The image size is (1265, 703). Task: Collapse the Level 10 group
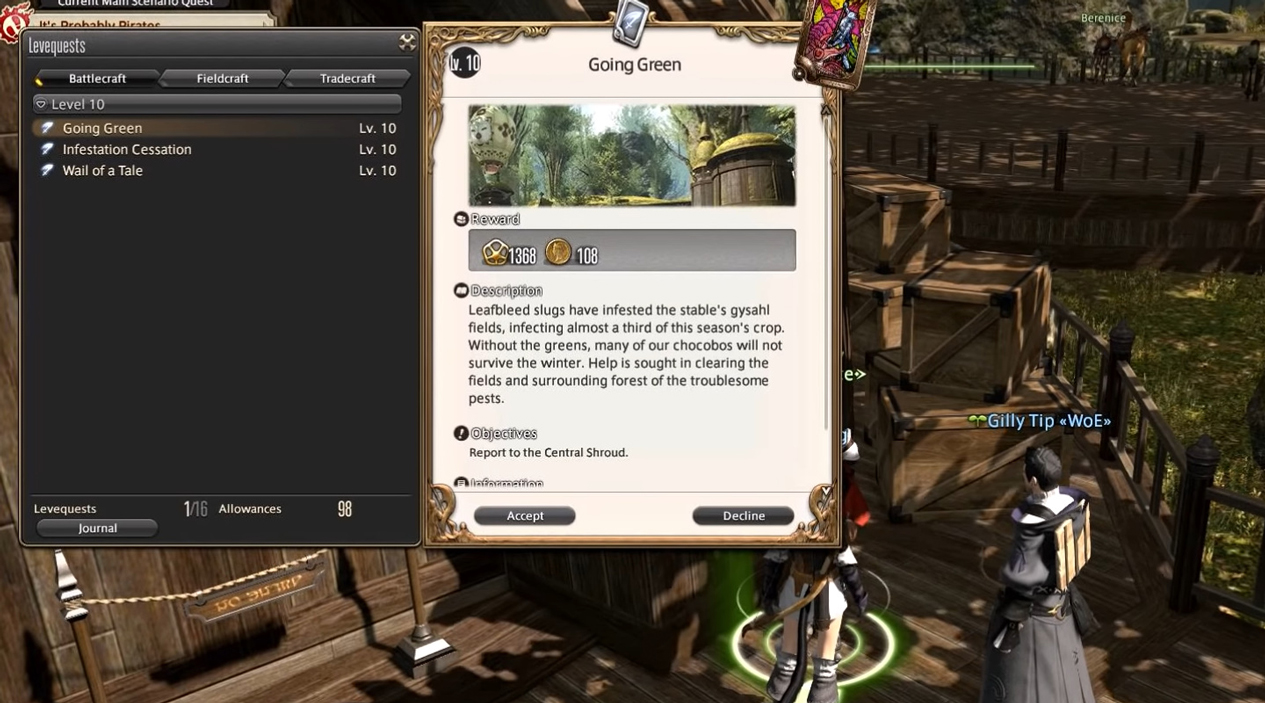[41, 104]
